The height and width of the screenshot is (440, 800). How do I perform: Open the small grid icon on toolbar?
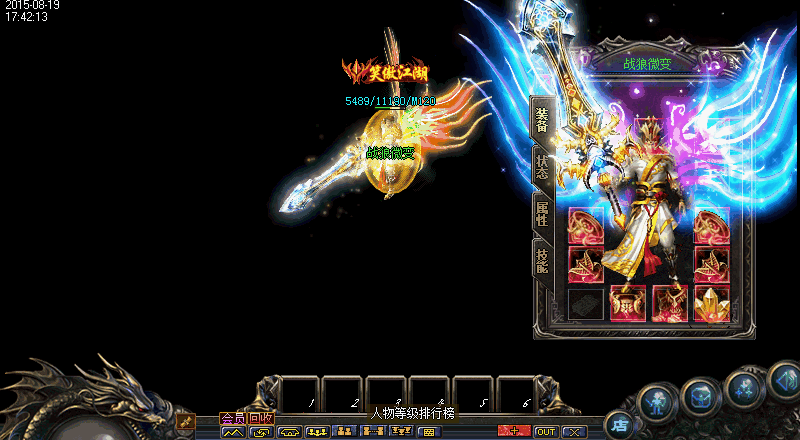tap(428, 432)
